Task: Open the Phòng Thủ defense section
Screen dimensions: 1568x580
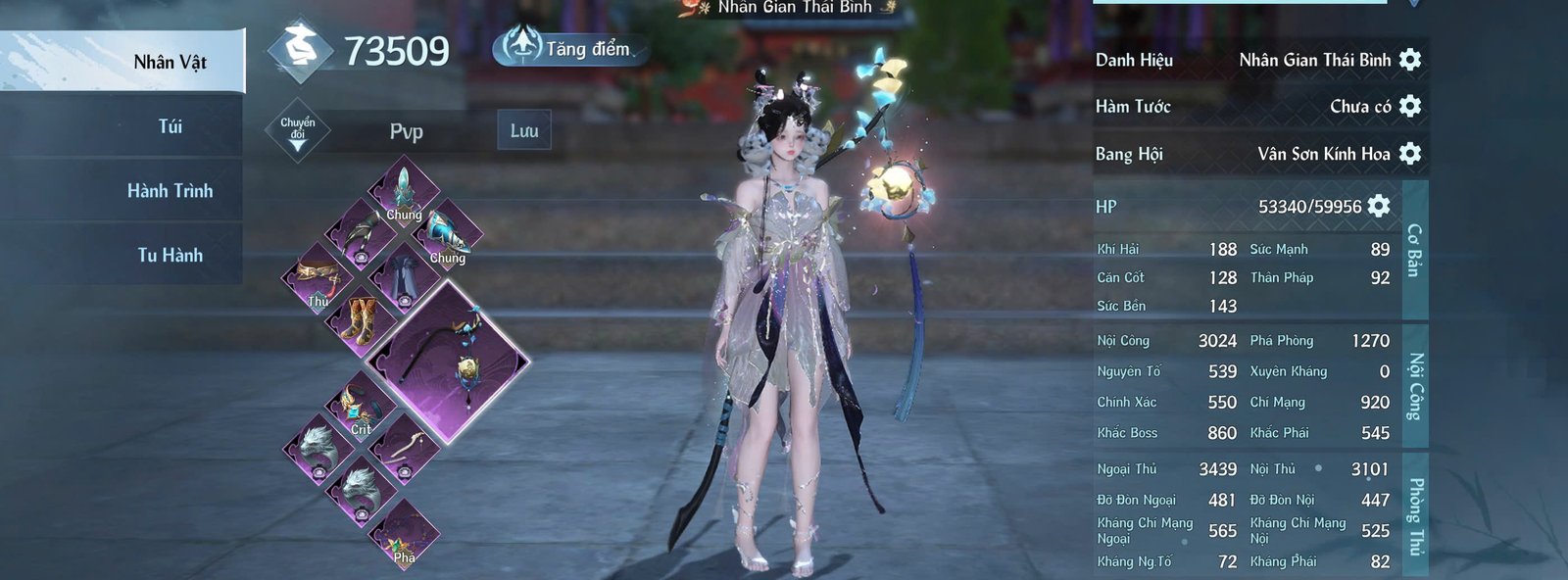Action: (1414, 514)
